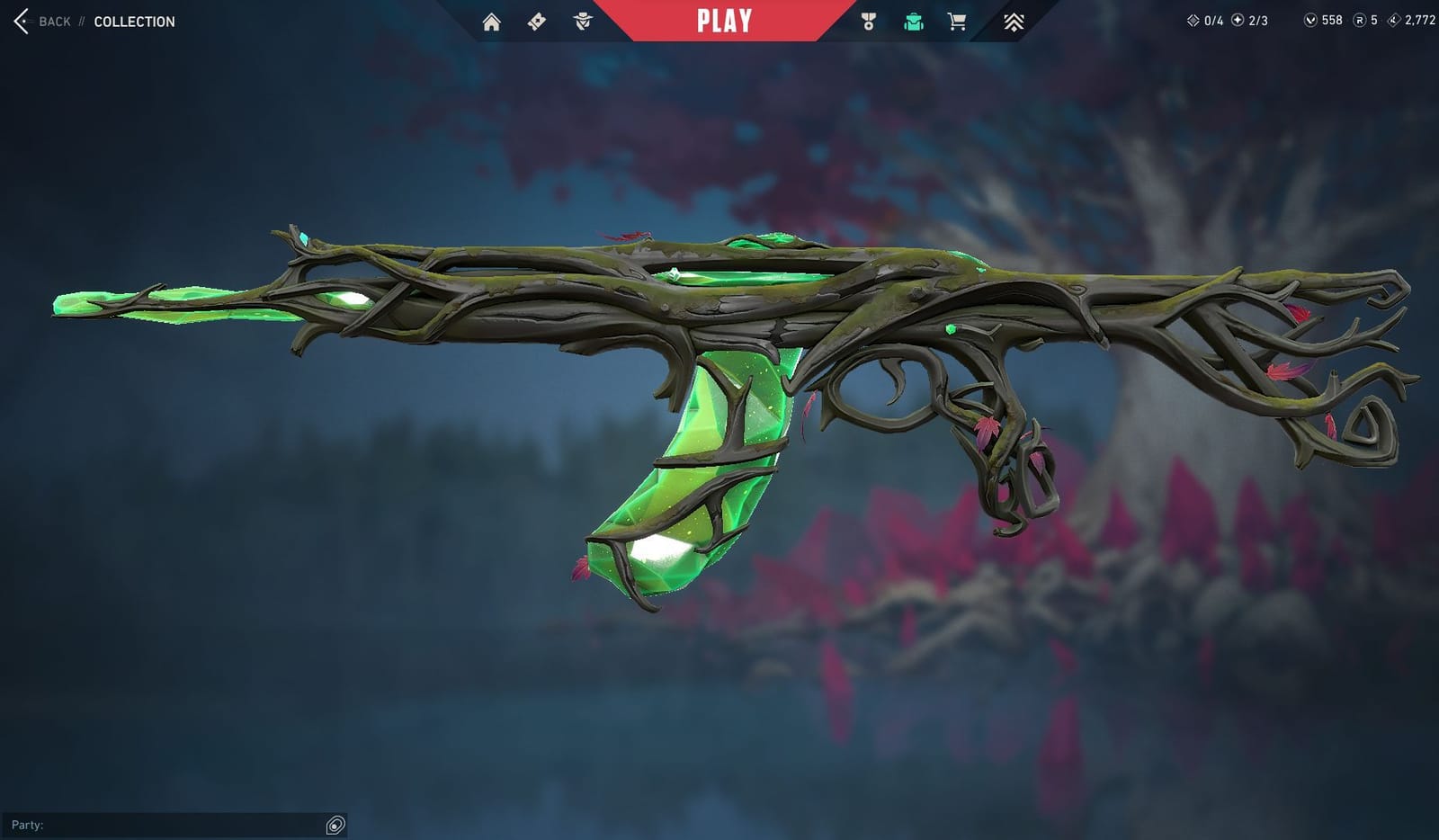
Task: View daily missions progress 0/4
Action: point(1202,19)
